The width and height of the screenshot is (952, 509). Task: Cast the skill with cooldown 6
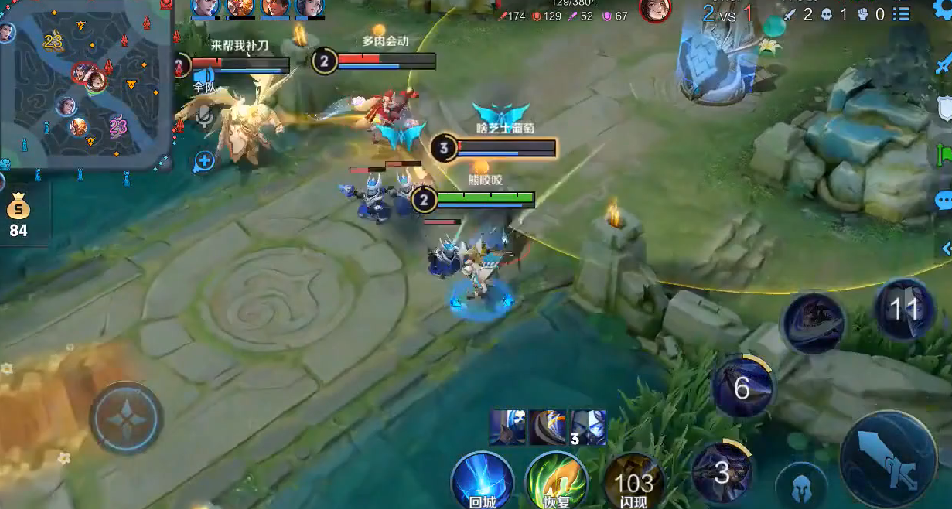coord(742,387)
